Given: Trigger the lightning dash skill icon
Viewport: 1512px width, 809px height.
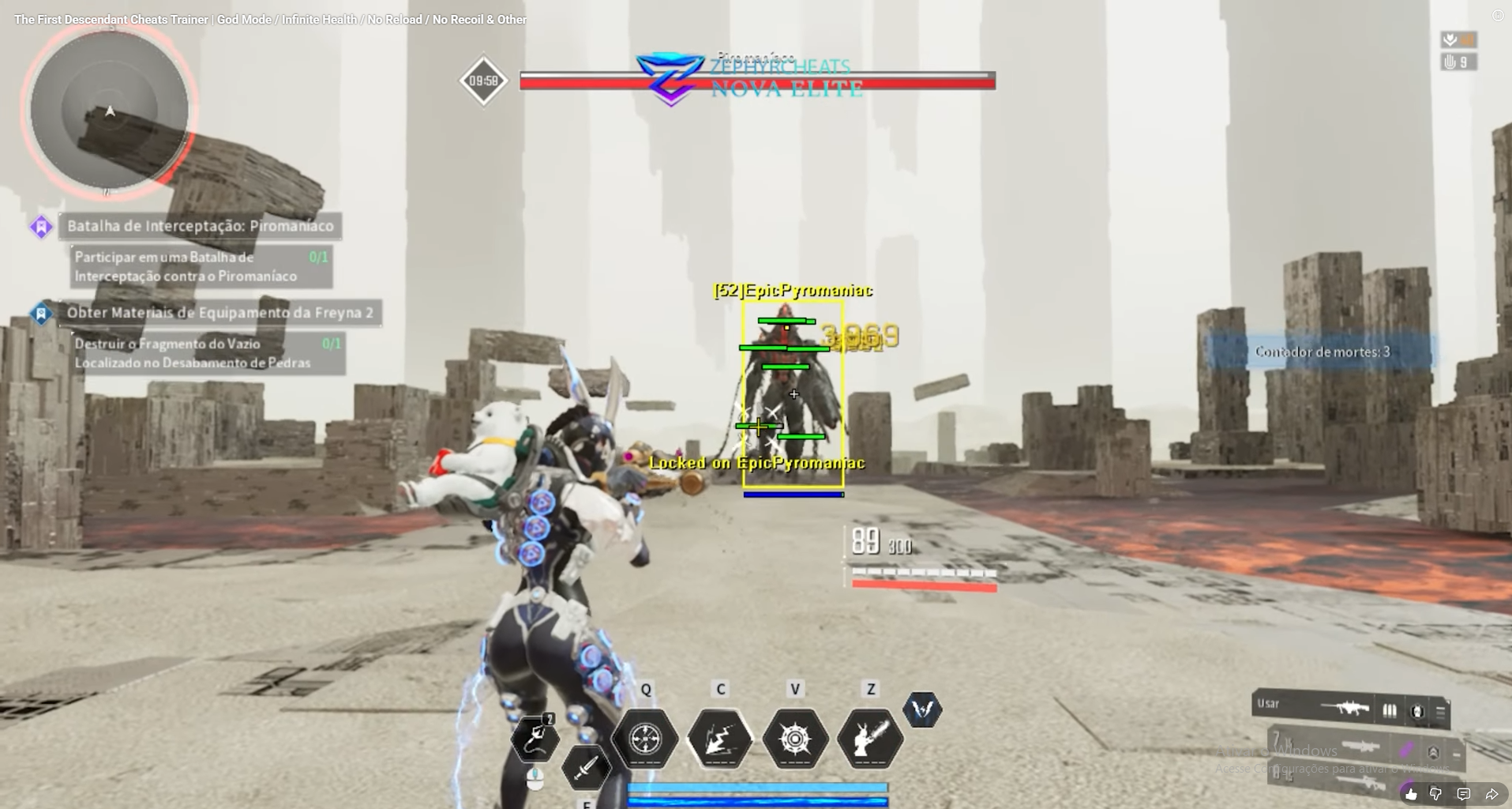Looking at the screenshot, I should 720,739.
